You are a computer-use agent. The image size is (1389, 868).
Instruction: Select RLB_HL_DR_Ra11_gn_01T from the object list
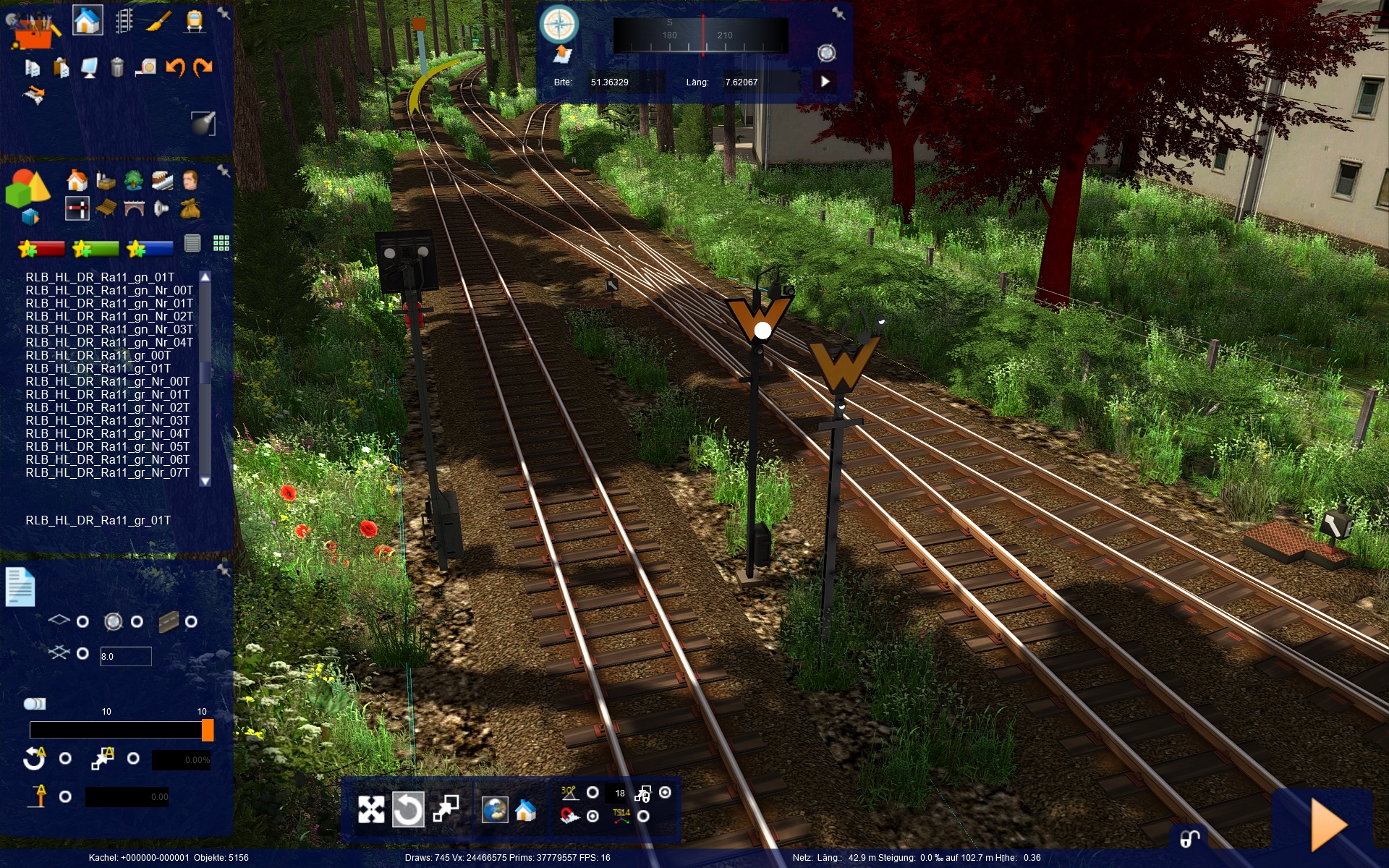coord(100,277)
